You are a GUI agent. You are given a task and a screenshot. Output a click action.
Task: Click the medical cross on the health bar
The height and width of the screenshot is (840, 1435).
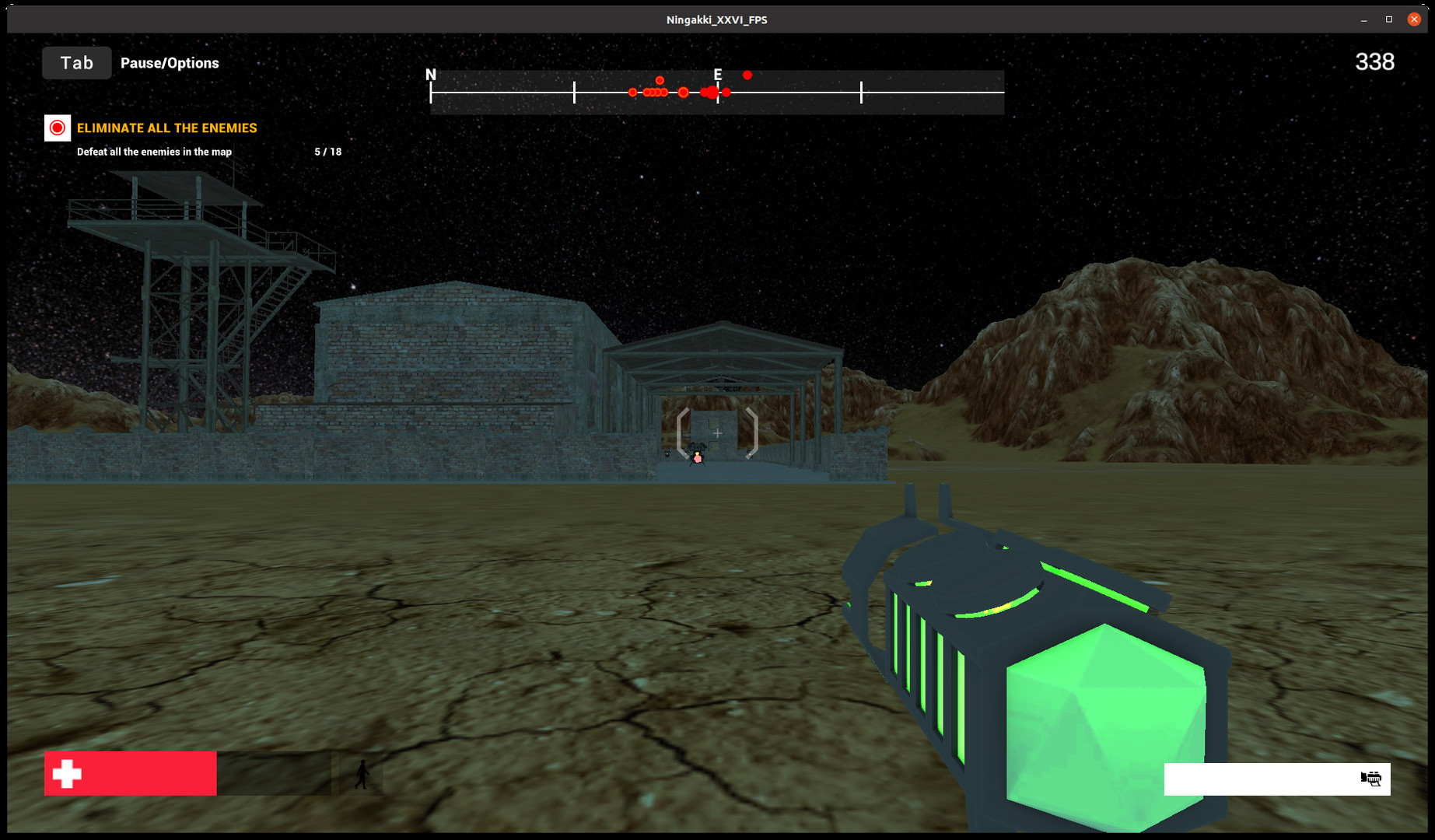point(66,773)
